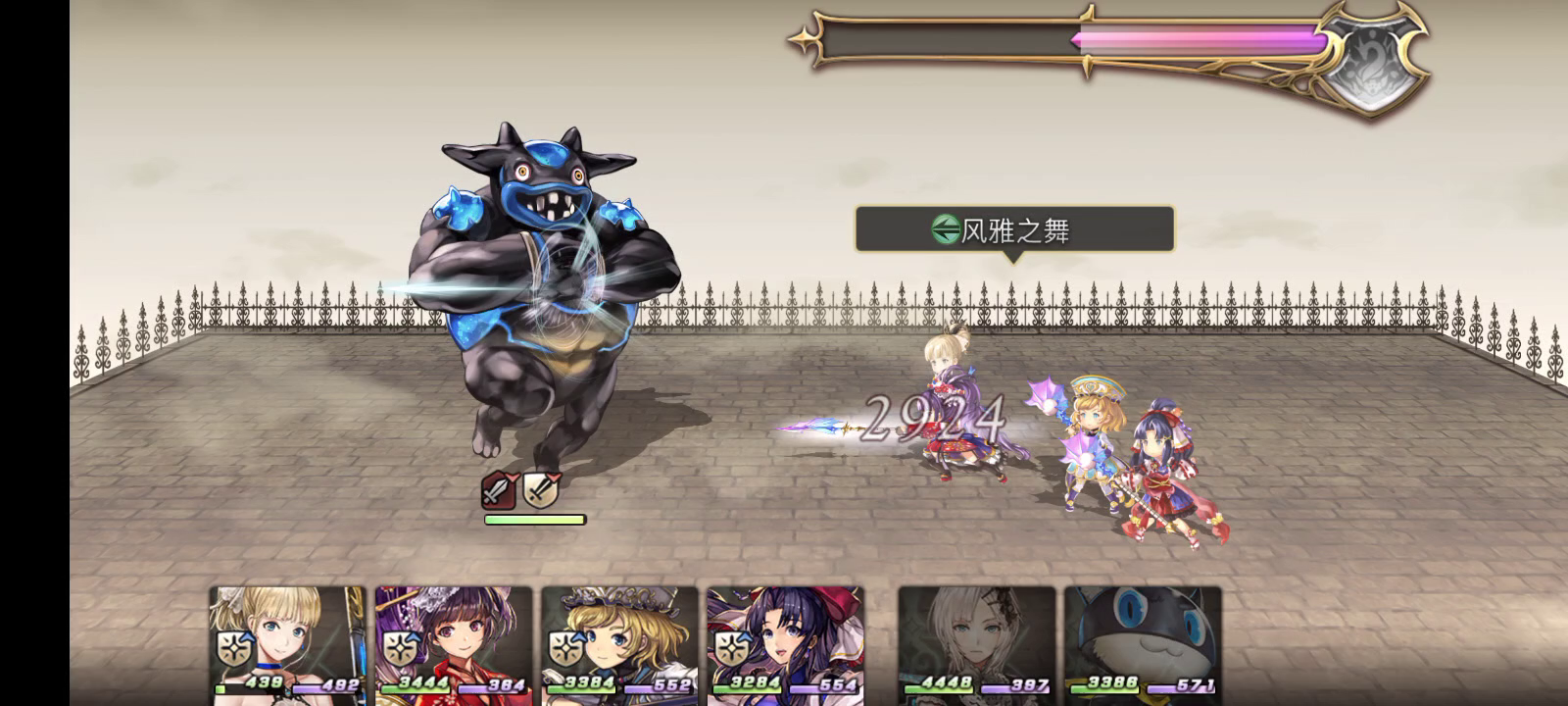Choose the white-haired reserve character portrait
This screenshot has width=1568, height=706.
click(x=976, y=642)
